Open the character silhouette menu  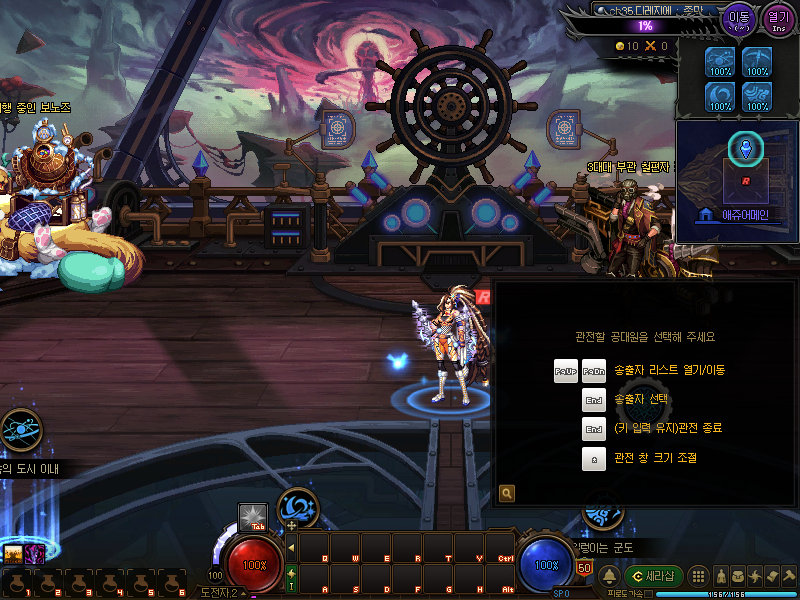click(719, 576)
